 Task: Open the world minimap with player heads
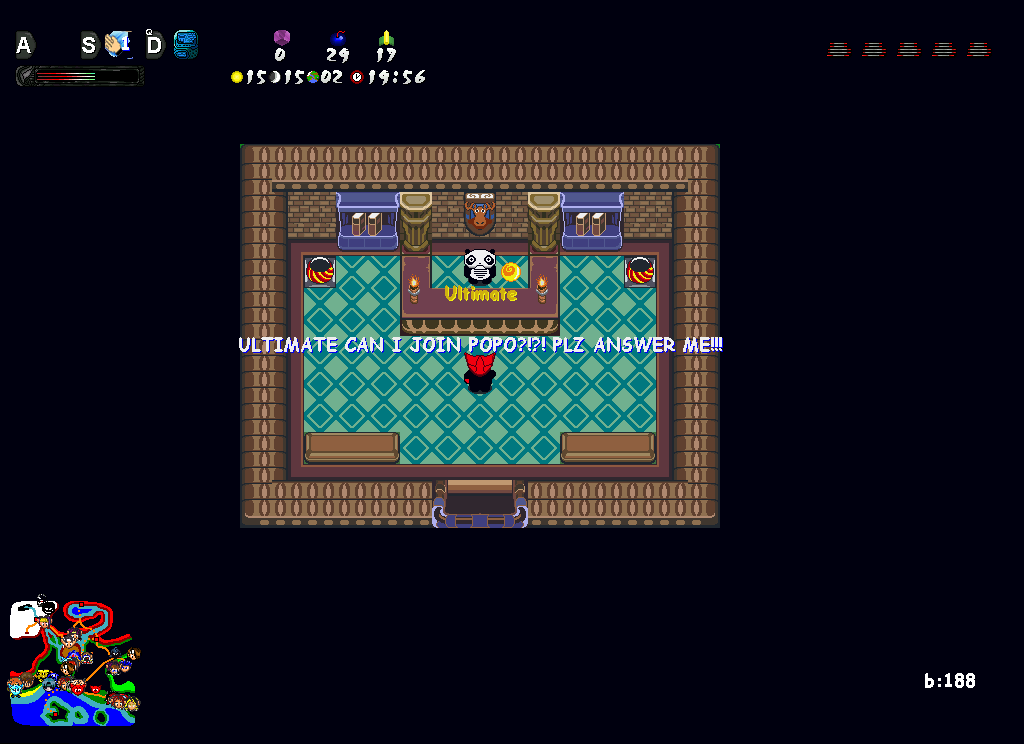[x=73, y=662]
